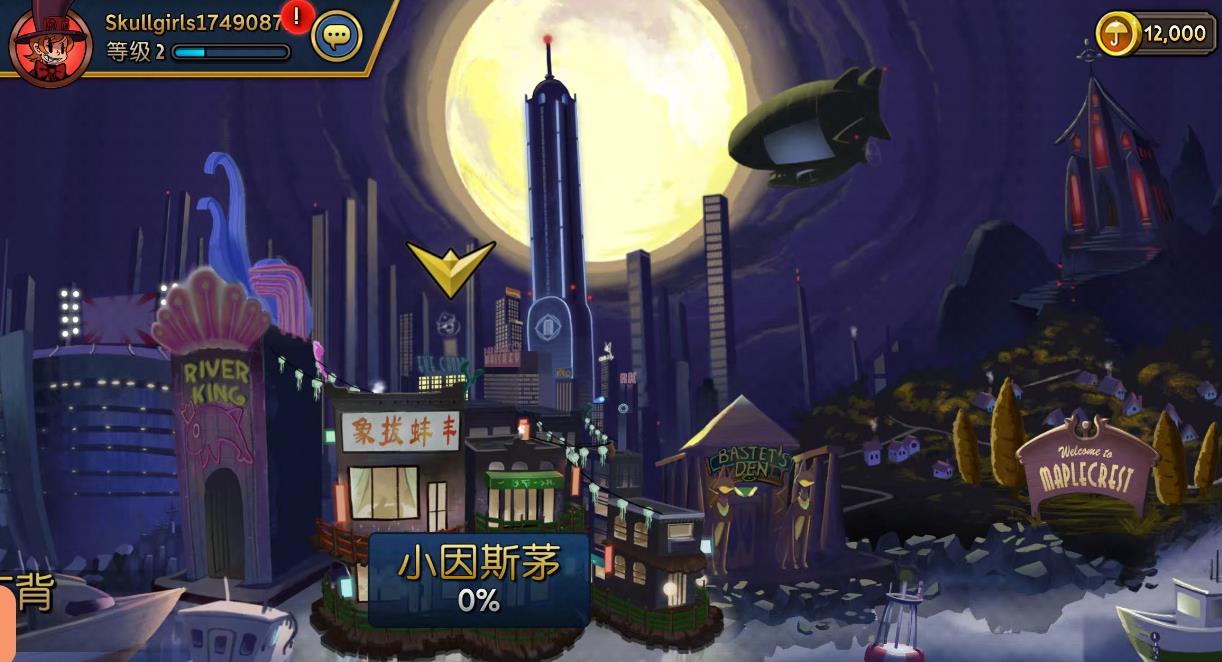Image resolution: width=1222 pixels, height=662 pixels.
Task: Select the 小因斯茅 0% location label
Action: point(479,579)
